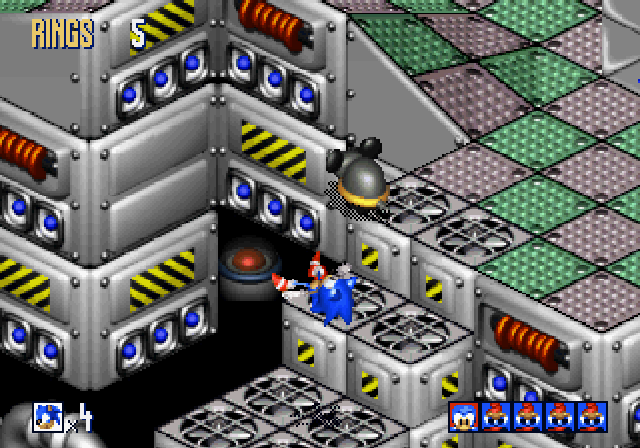Select the blue Flicky icon in the tracker
640x448 pixels.
click(464, 415)
